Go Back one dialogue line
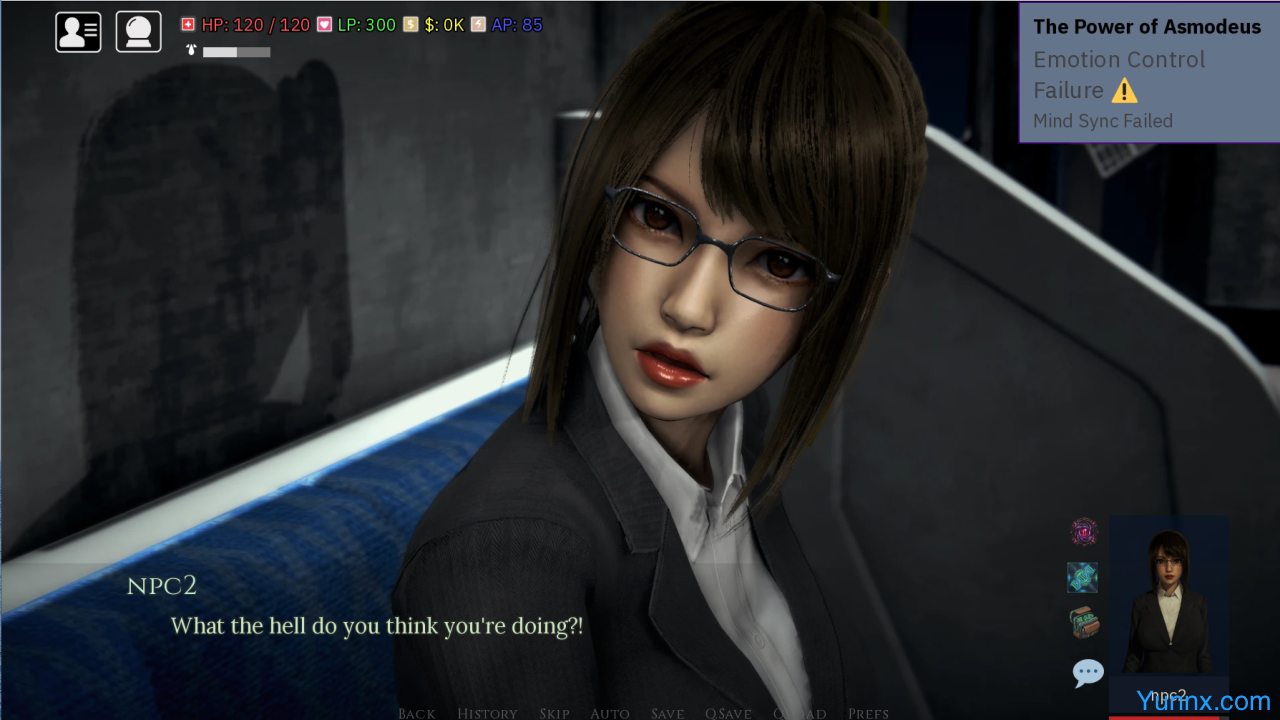Viewport: 1280px width, 720px height. (x=416, y=713)
